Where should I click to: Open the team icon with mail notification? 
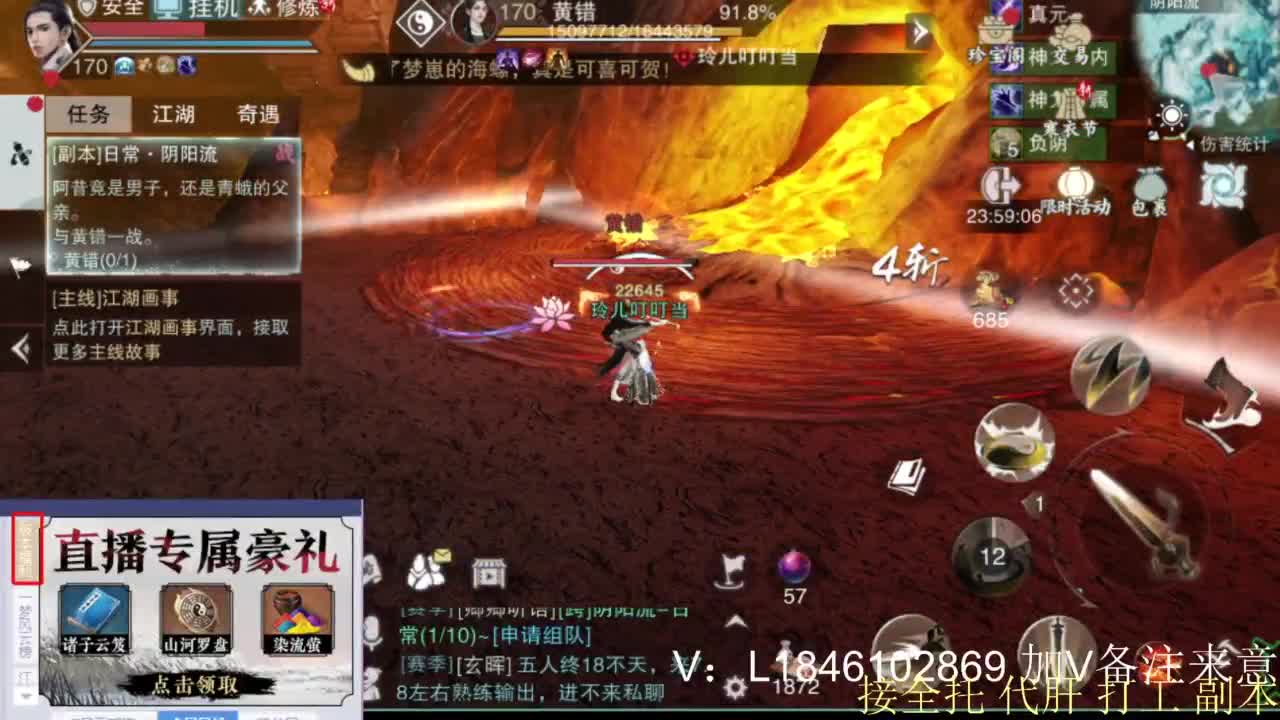tap(426, 572)
